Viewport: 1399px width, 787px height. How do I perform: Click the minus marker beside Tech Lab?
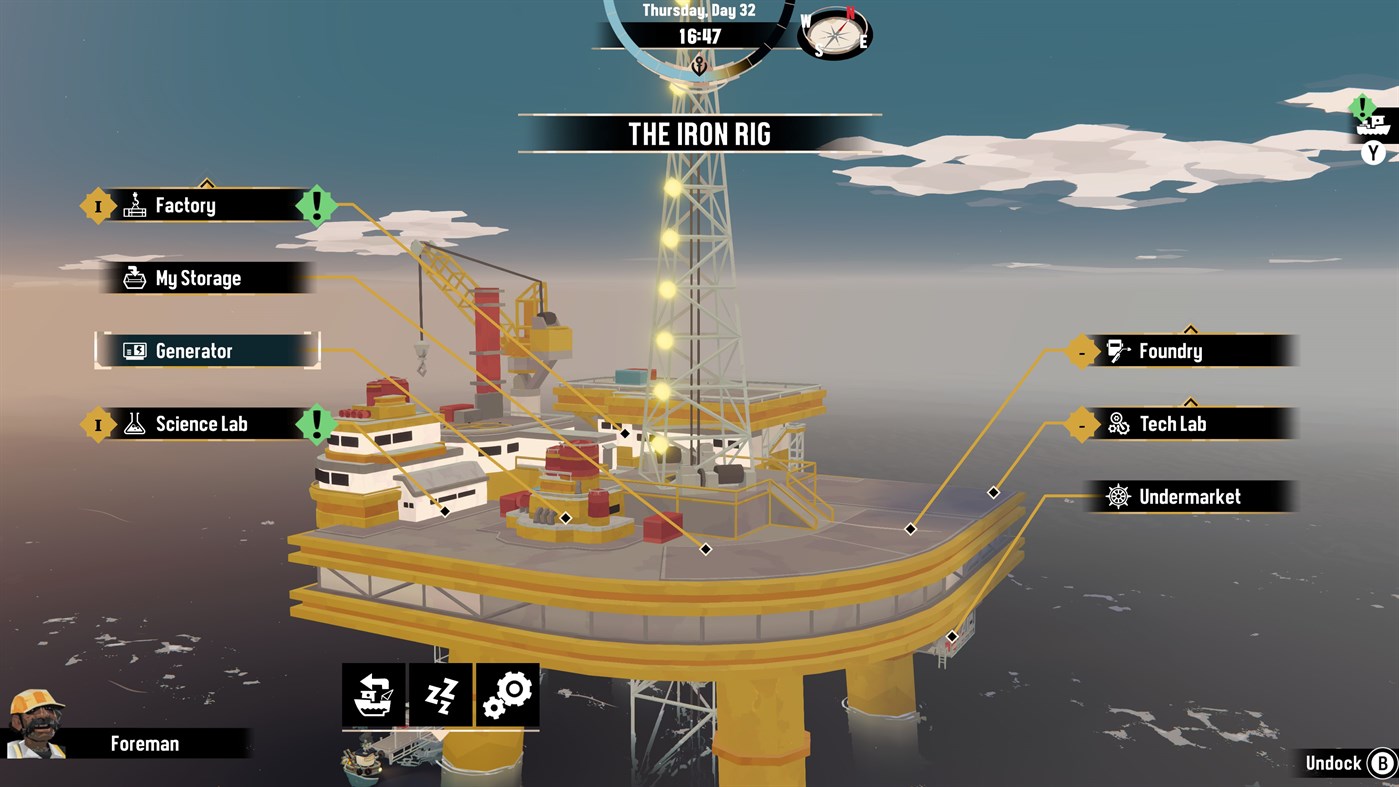pos(1080,424)
